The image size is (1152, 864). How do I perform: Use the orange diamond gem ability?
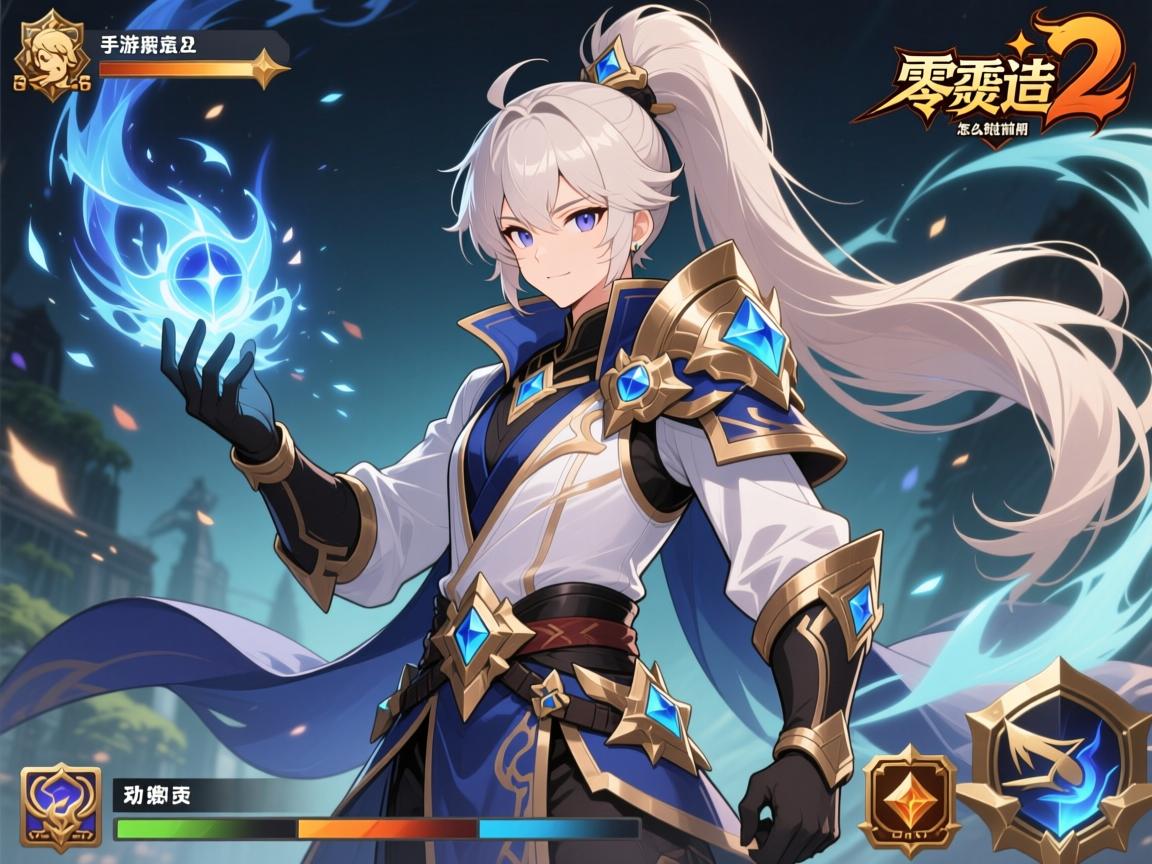909,800
